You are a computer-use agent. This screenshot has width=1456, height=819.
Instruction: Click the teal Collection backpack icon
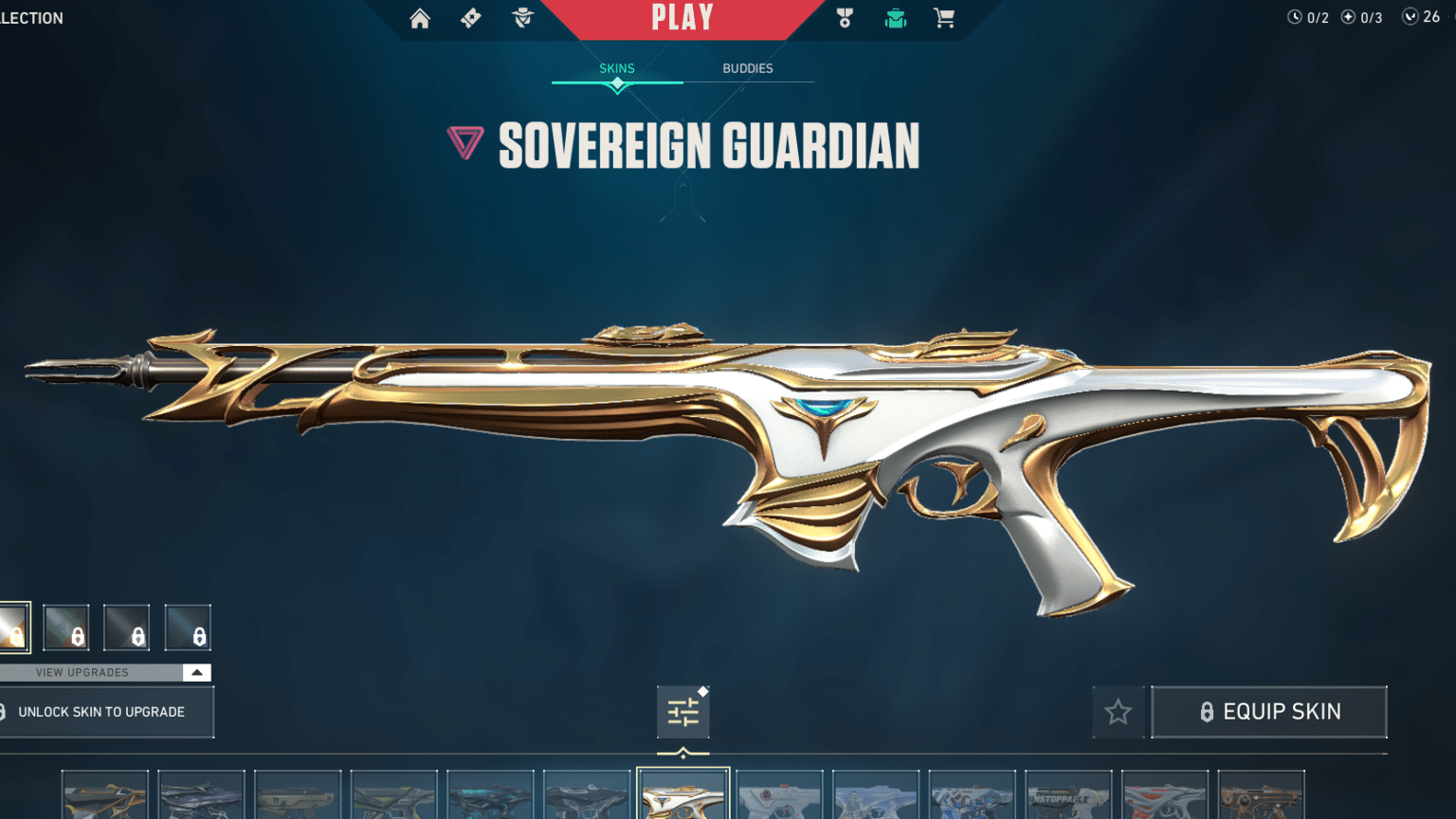point(894,18)
